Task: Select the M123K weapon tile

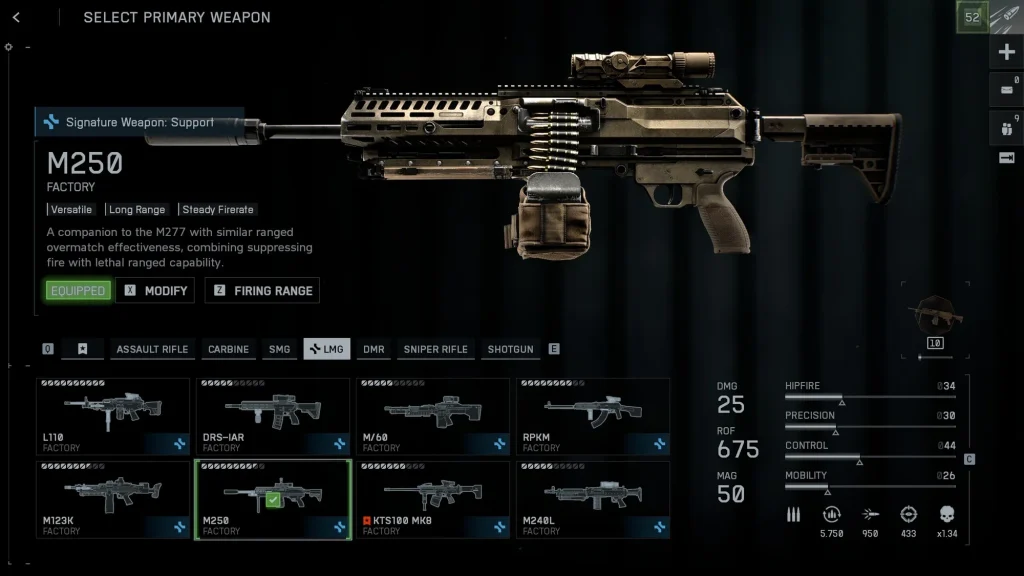Action: click(113, 499)
